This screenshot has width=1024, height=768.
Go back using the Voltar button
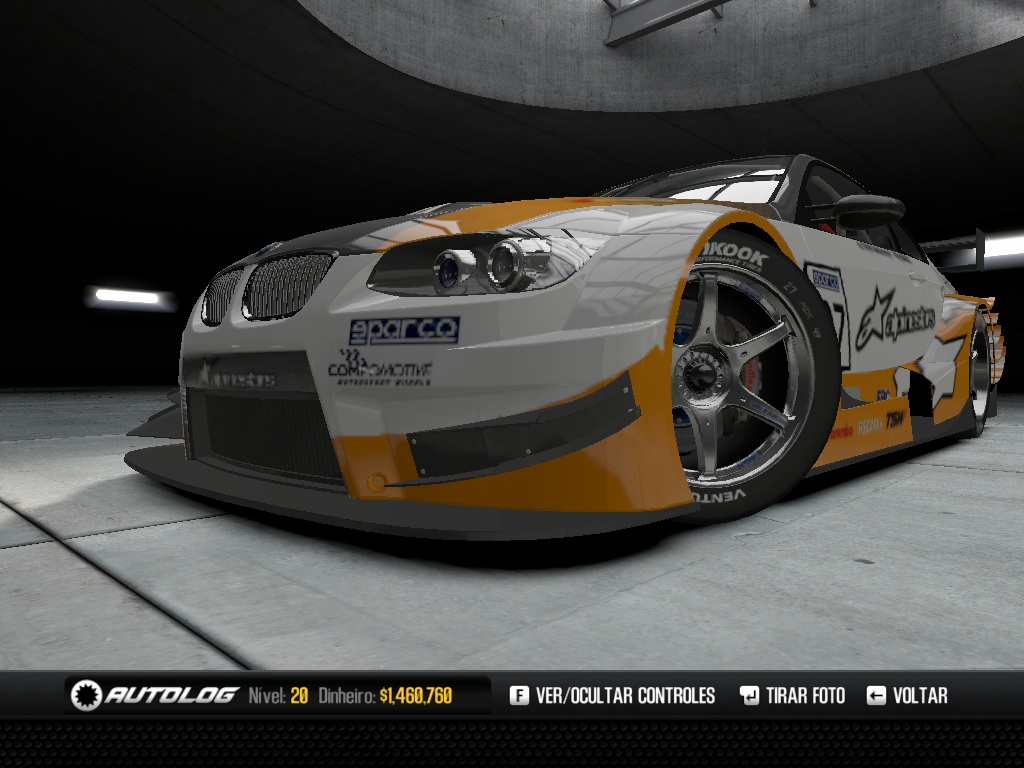tap(907, 695)
